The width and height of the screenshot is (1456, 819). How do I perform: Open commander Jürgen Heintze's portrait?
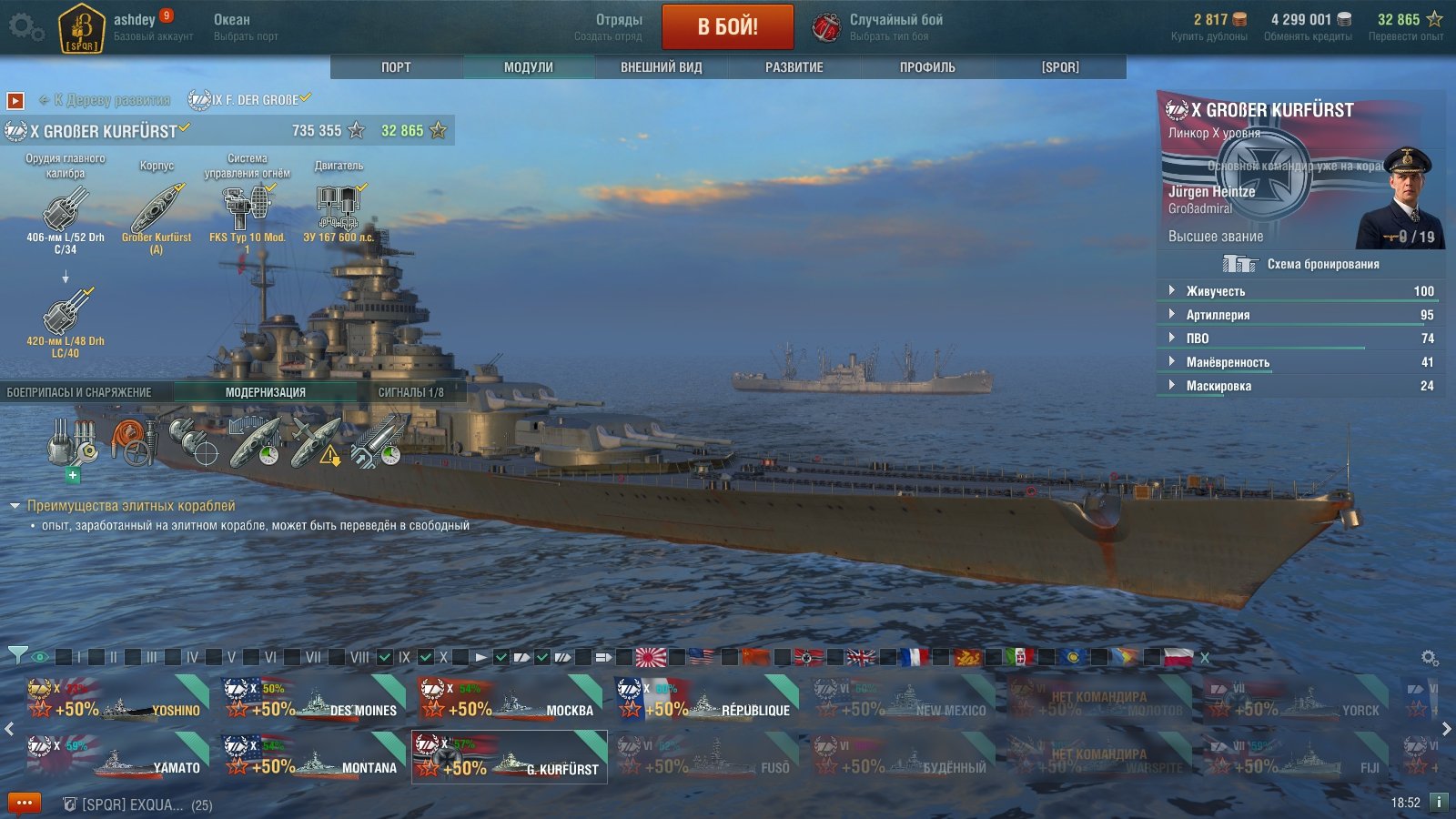tap(1400, 200)
